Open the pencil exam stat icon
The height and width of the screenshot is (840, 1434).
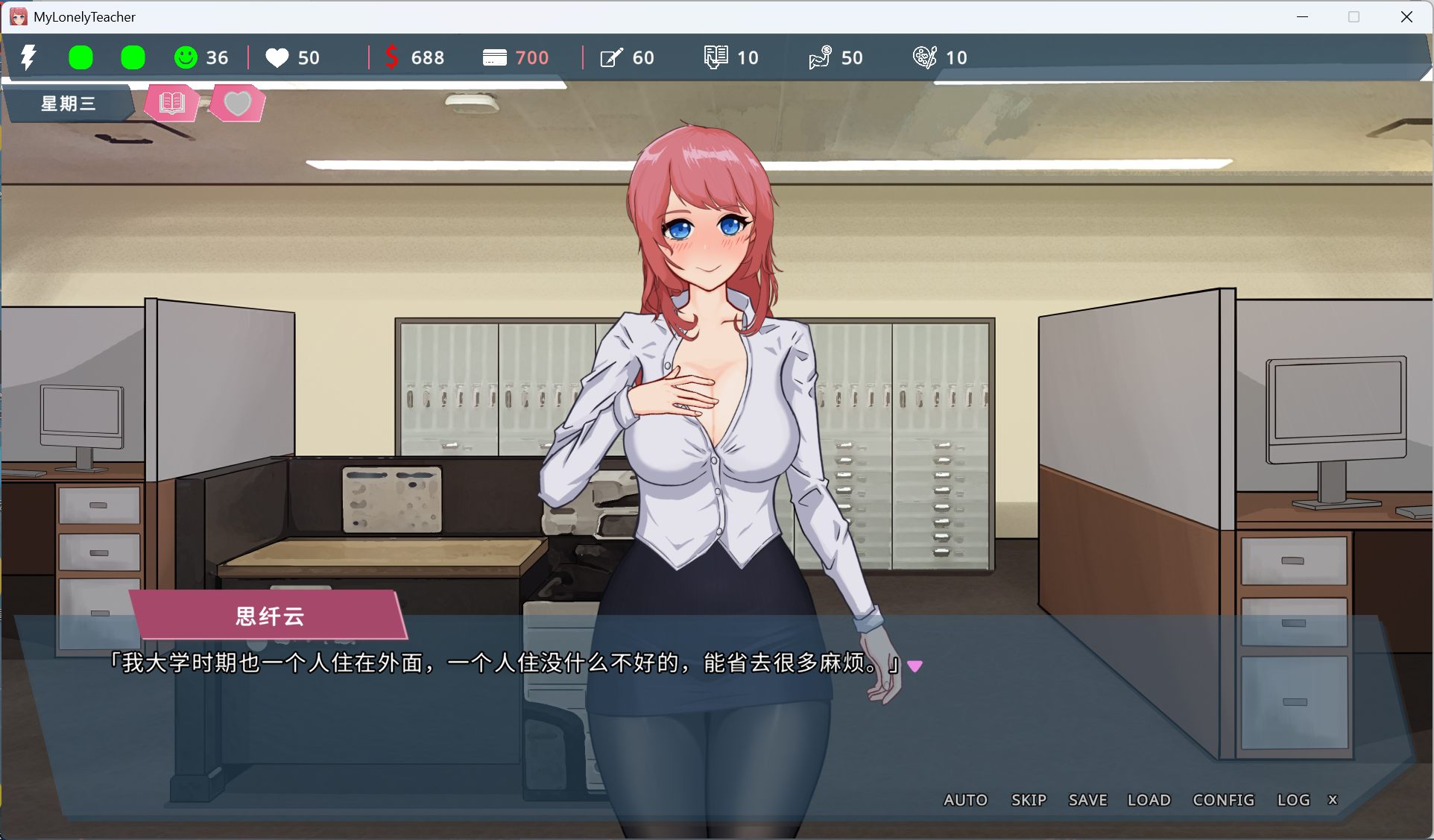tap(611, 57)
